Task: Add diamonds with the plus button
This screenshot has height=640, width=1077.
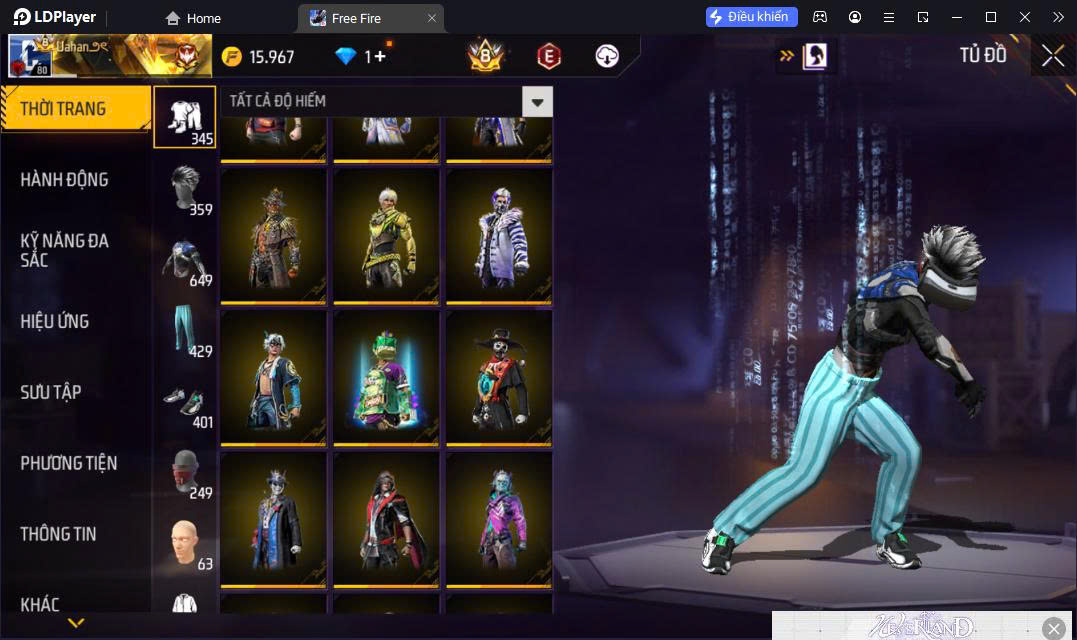Action: (x=380, y=57)
